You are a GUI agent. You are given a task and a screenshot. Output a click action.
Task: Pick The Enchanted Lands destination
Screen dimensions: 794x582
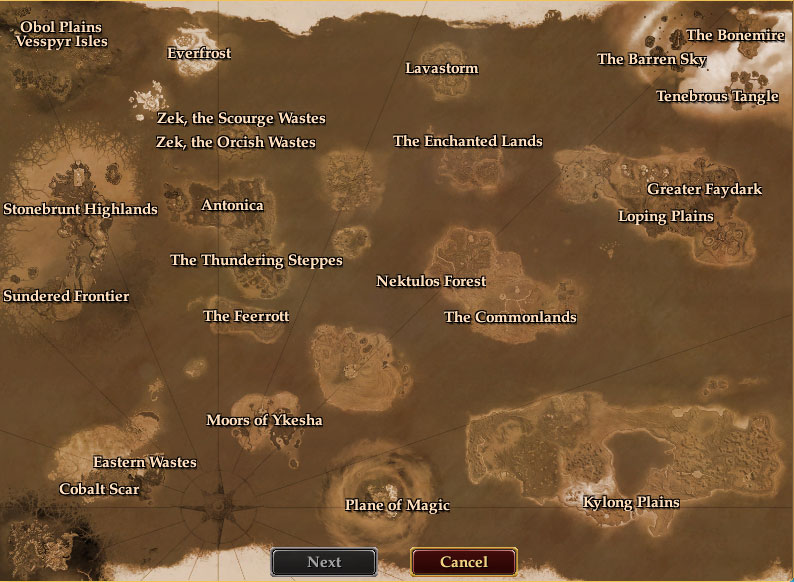(468, 142)
